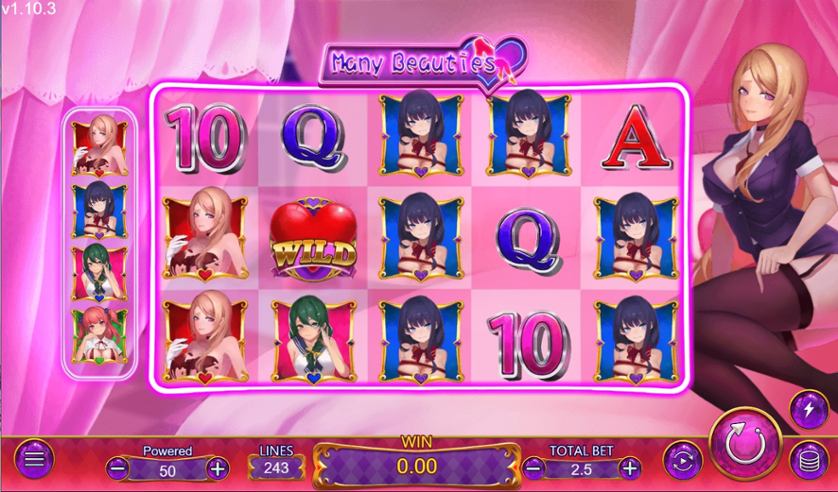Screen dimensions: 838x492
Task: Activate the lightning bolt turbo mode
Action: (x=807, y=408)
